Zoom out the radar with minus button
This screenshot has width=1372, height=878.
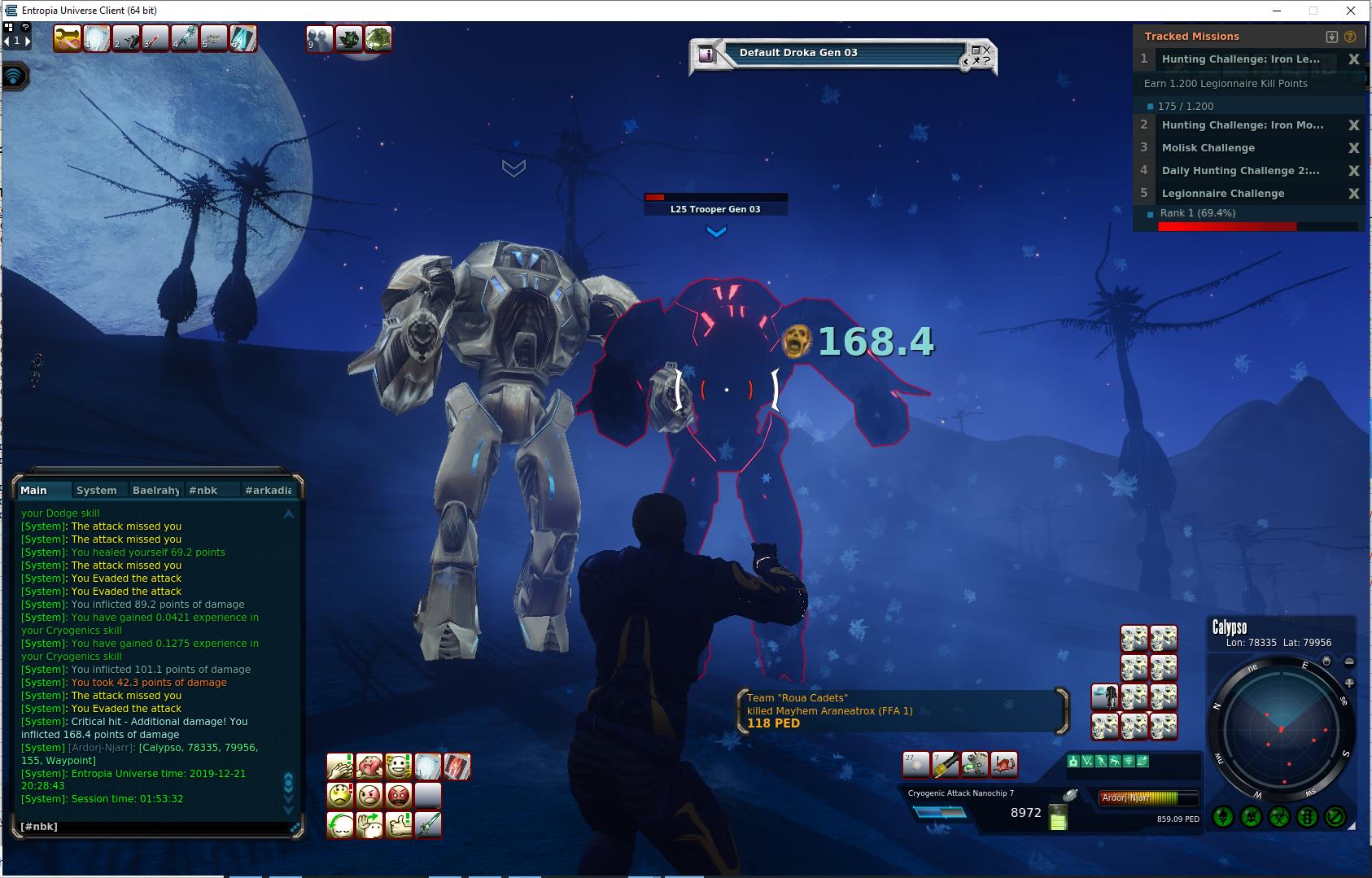click(1349, 662)
